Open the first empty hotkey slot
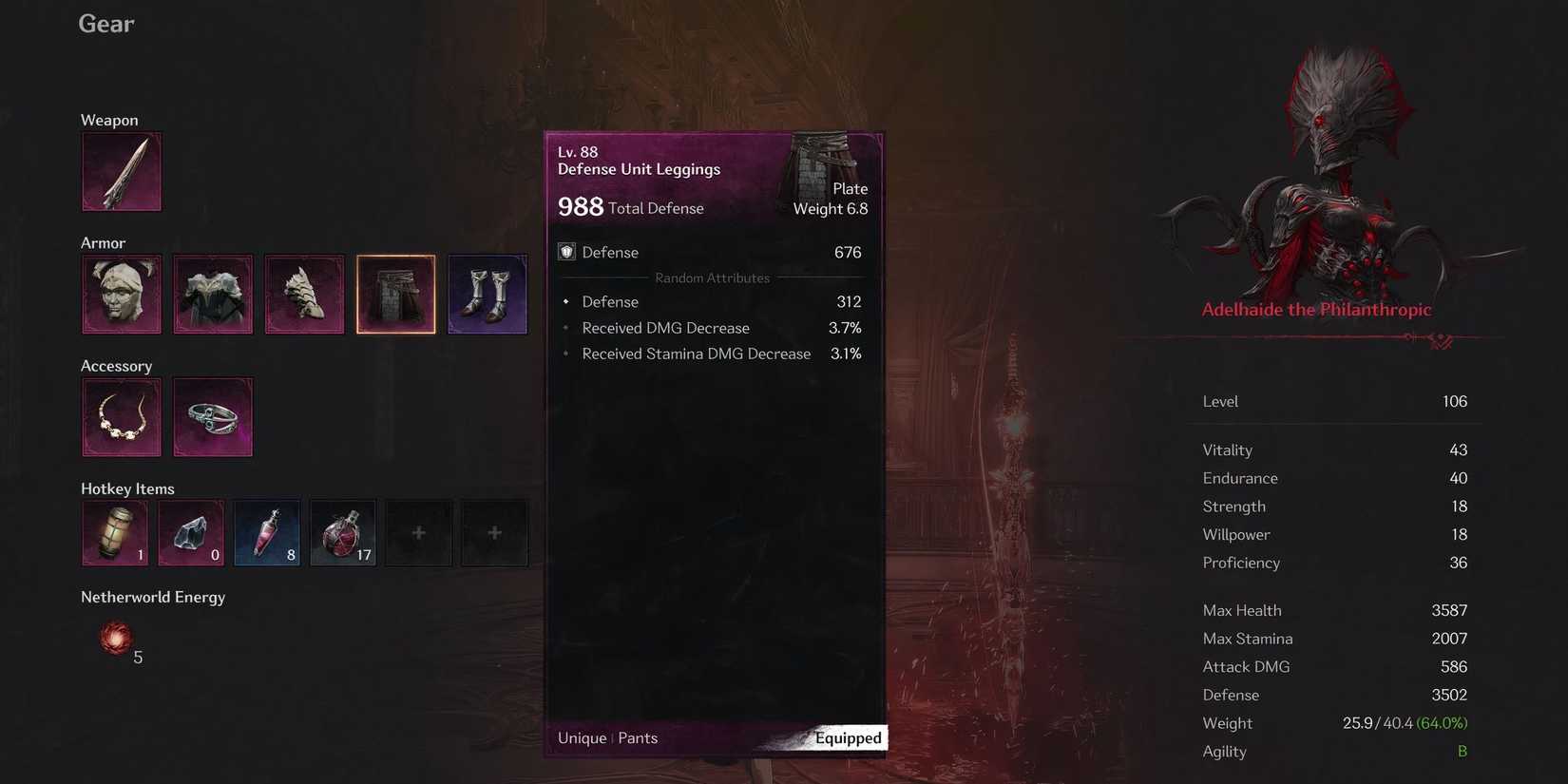Viewport: 1568px width, 784px height. pos(418,532)
